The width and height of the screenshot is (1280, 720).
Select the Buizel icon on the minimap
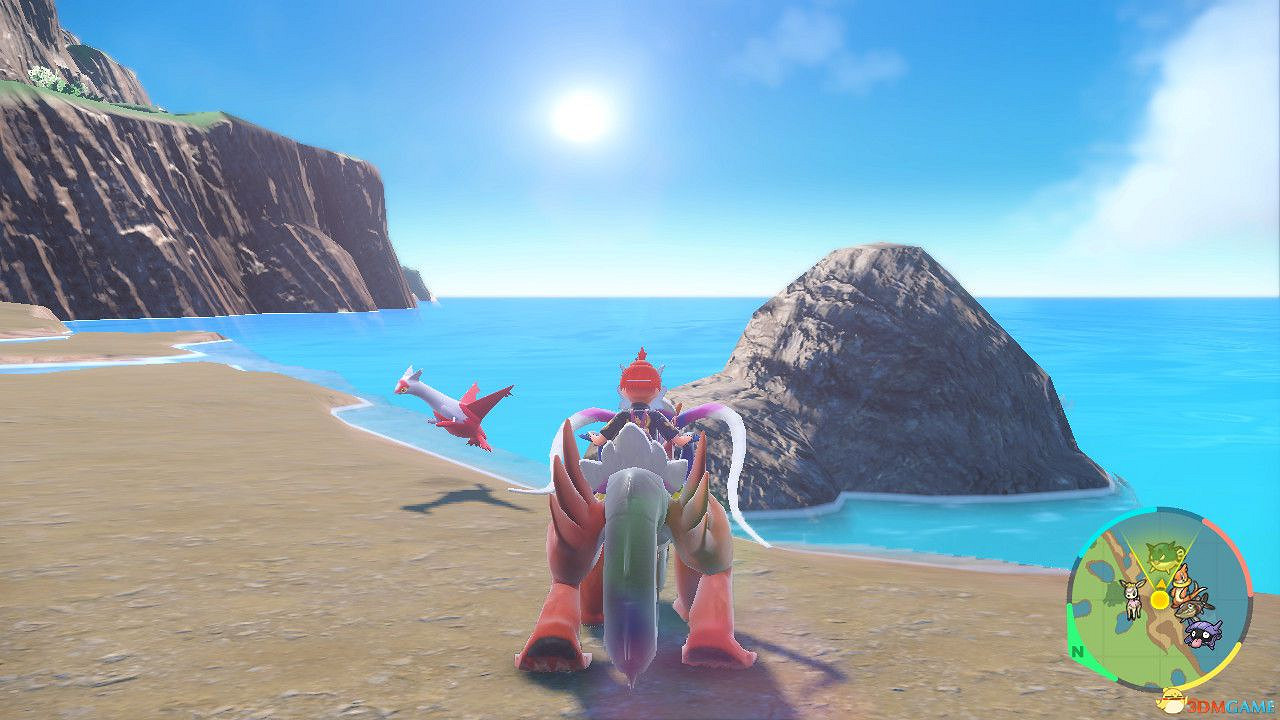[x=1184, y=582]
